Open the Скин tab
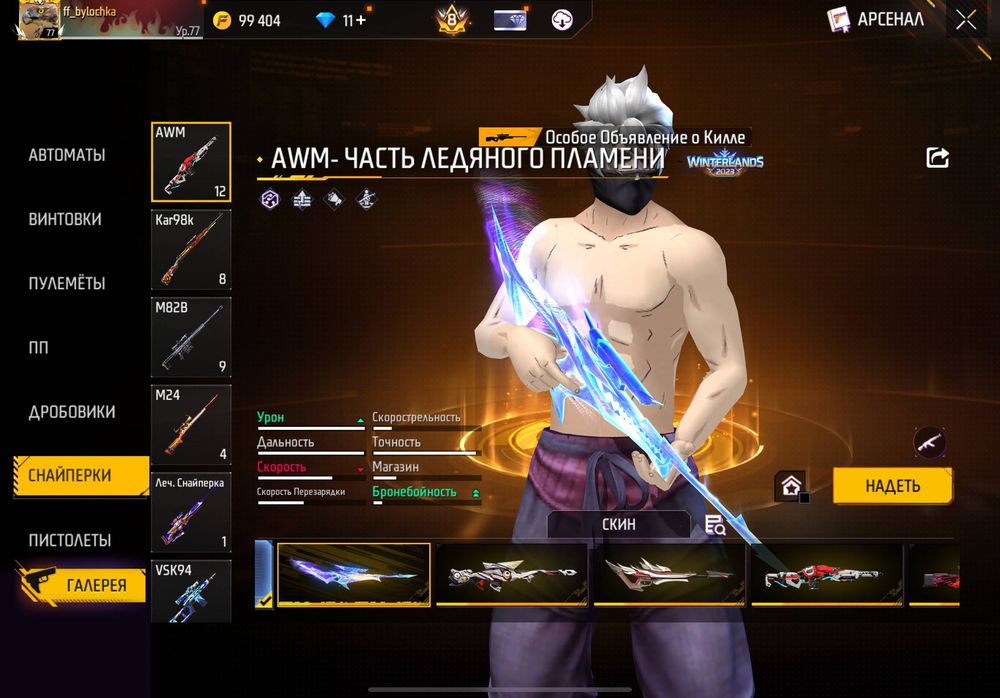 [x=619, y=524]
